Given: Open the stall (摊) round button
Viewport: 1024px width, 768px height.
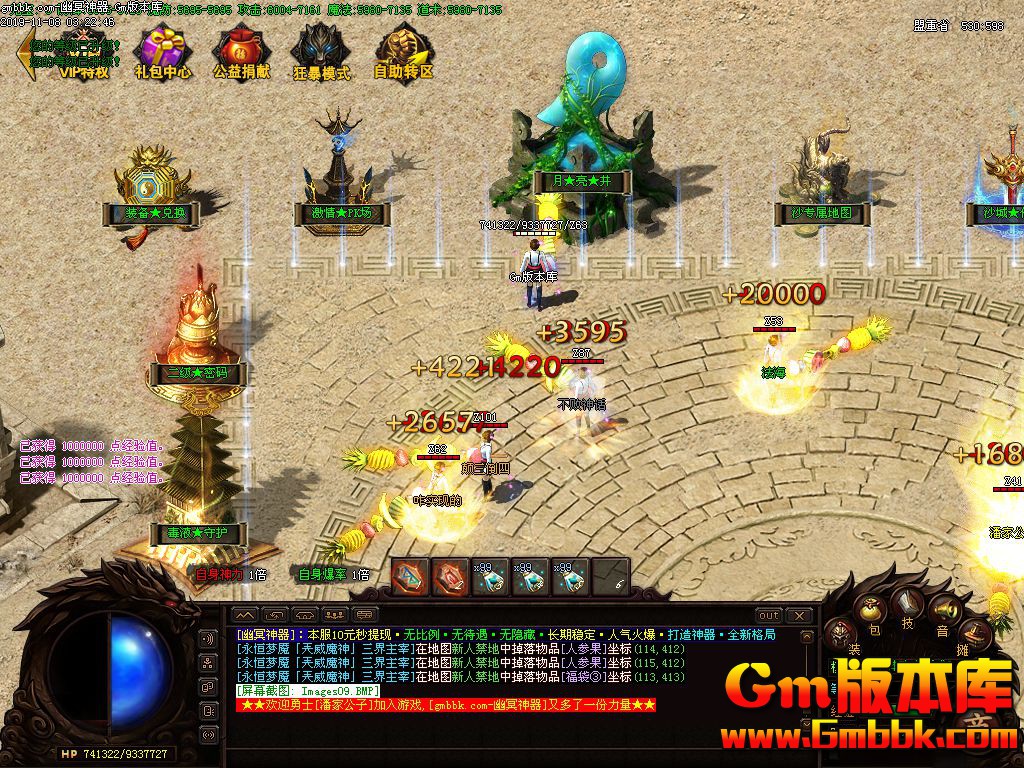Looking at the screenshot, I should 975,634.
